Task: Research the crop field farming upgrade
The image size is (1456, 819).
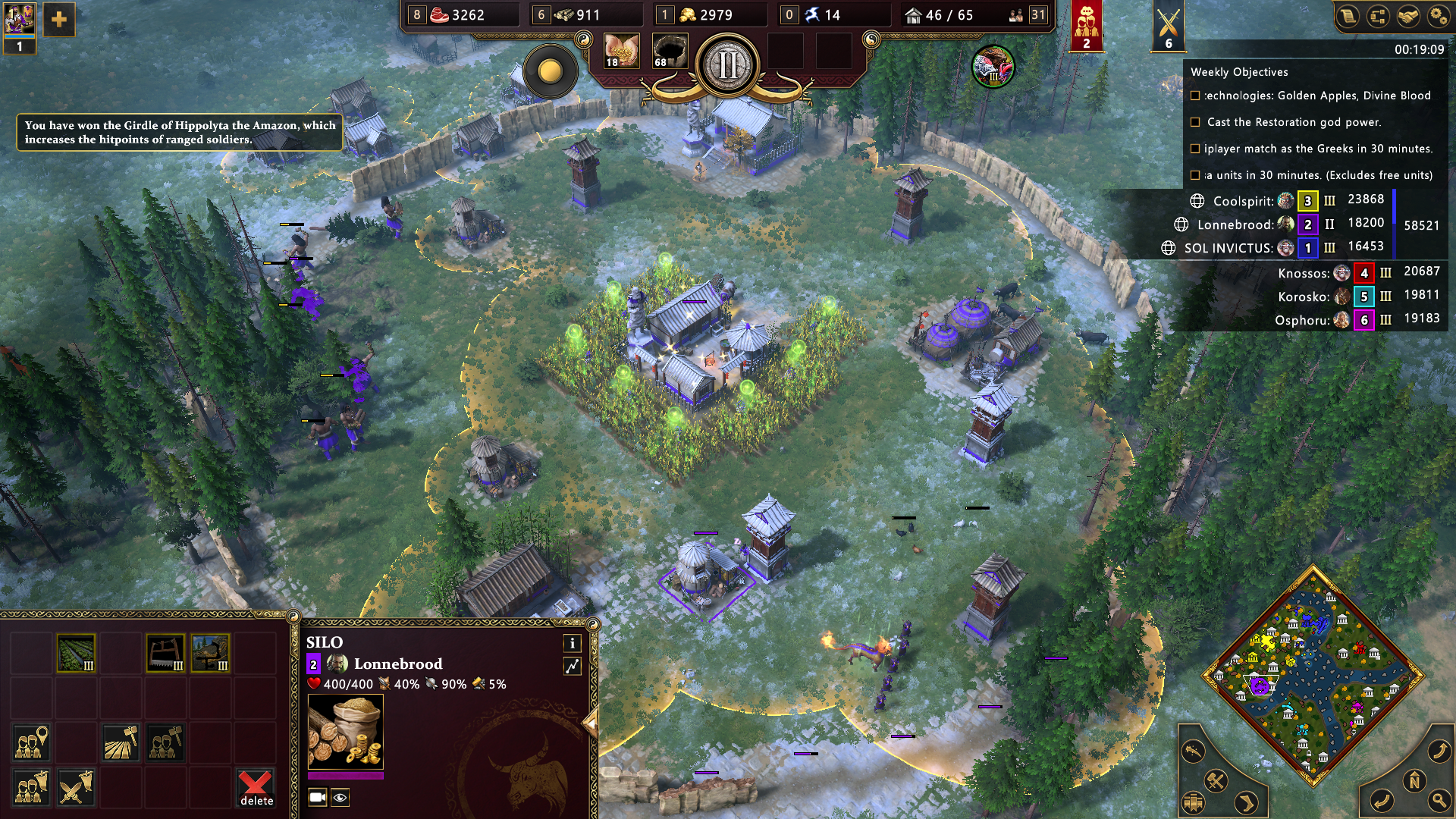Action: pos(76,653)
